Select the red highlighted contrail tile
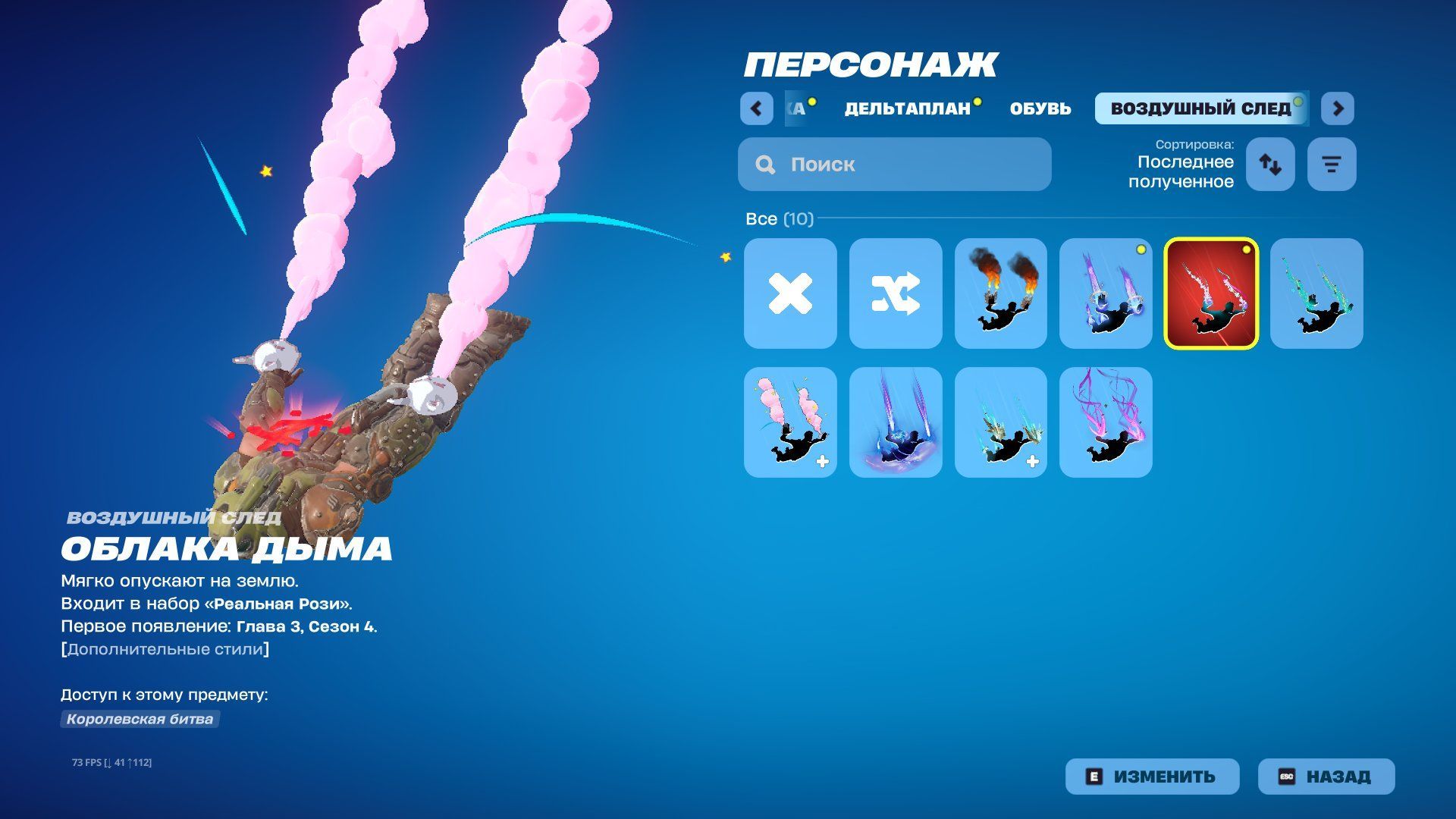 click(x=1211, y=293)
